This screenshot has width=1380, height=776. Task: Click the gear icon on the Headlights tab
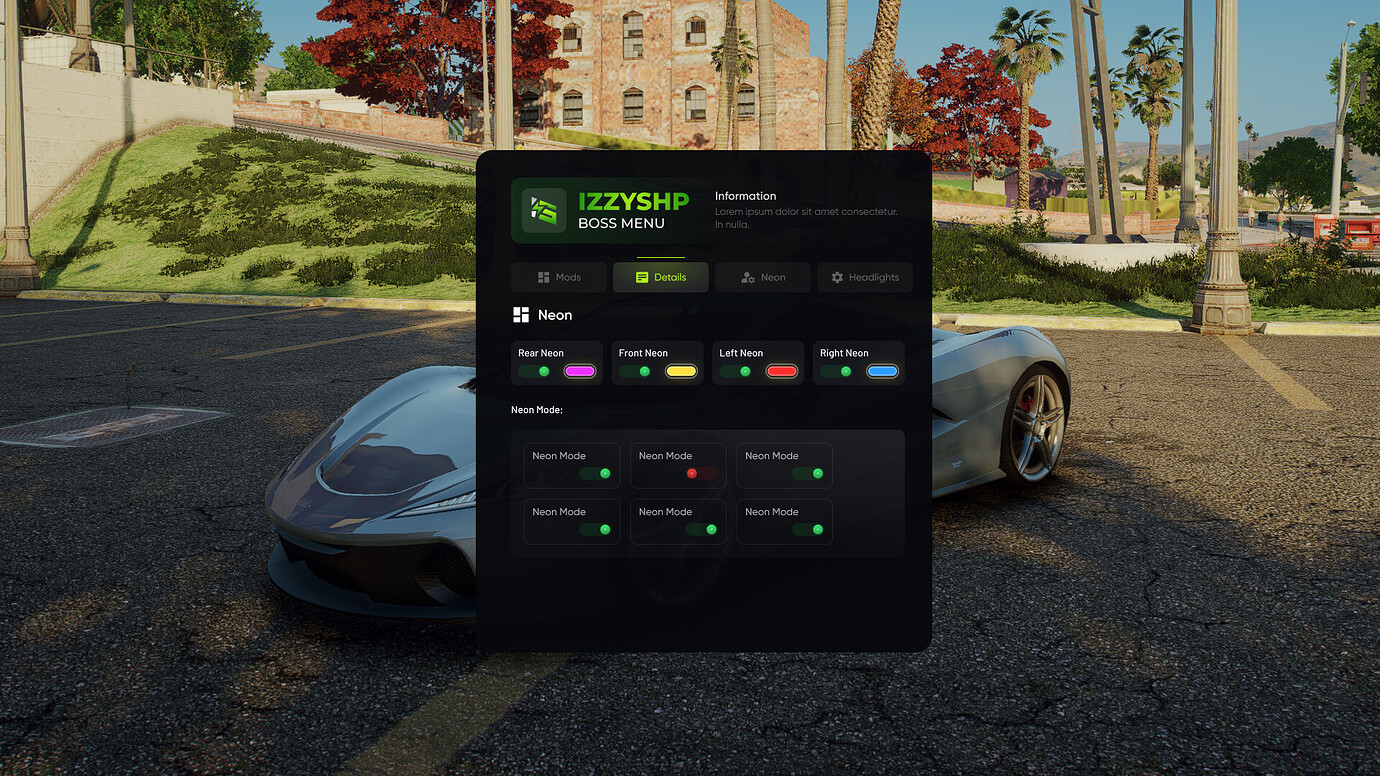(x=837, y=277)
